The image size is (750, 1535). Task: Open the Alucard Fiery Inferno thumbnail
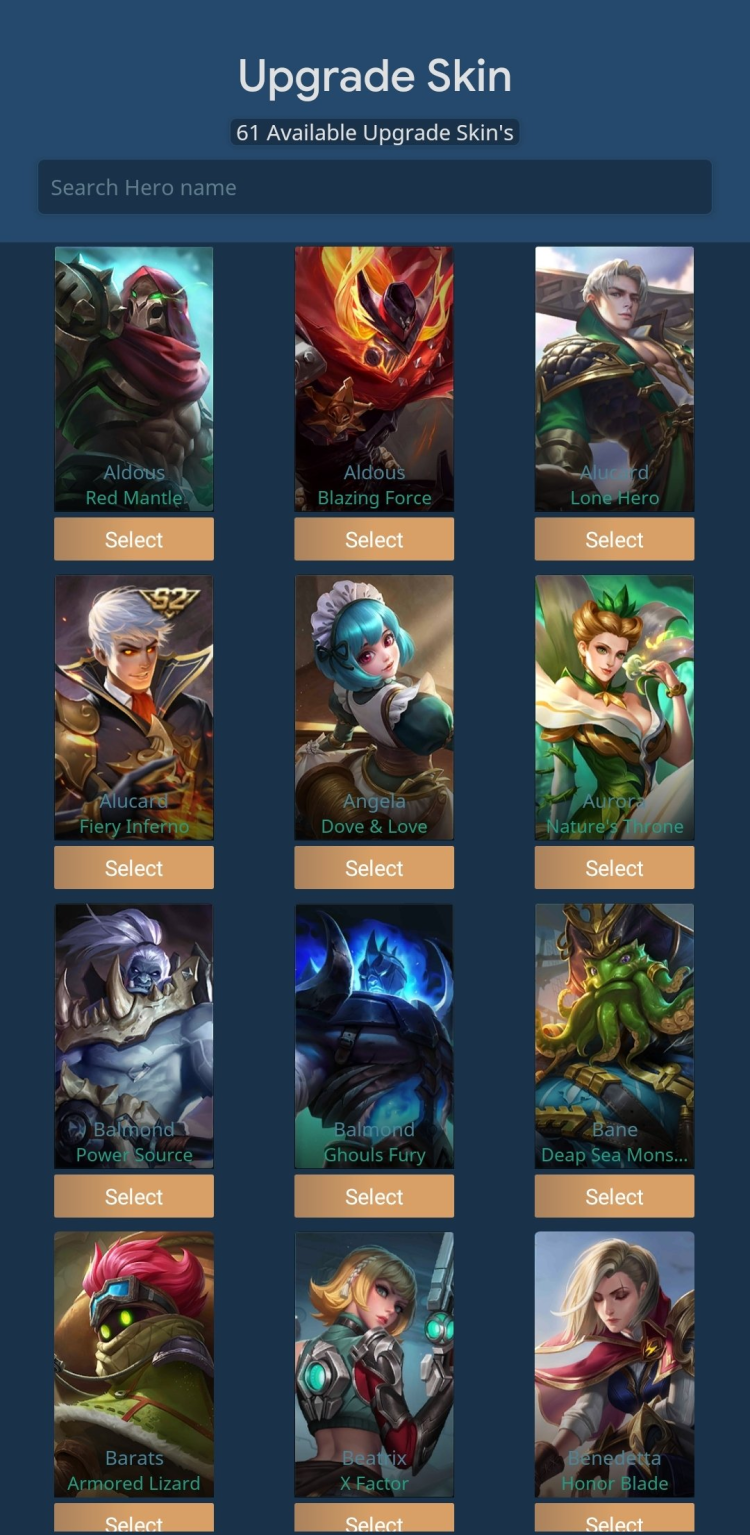click(x=134, y=707)
